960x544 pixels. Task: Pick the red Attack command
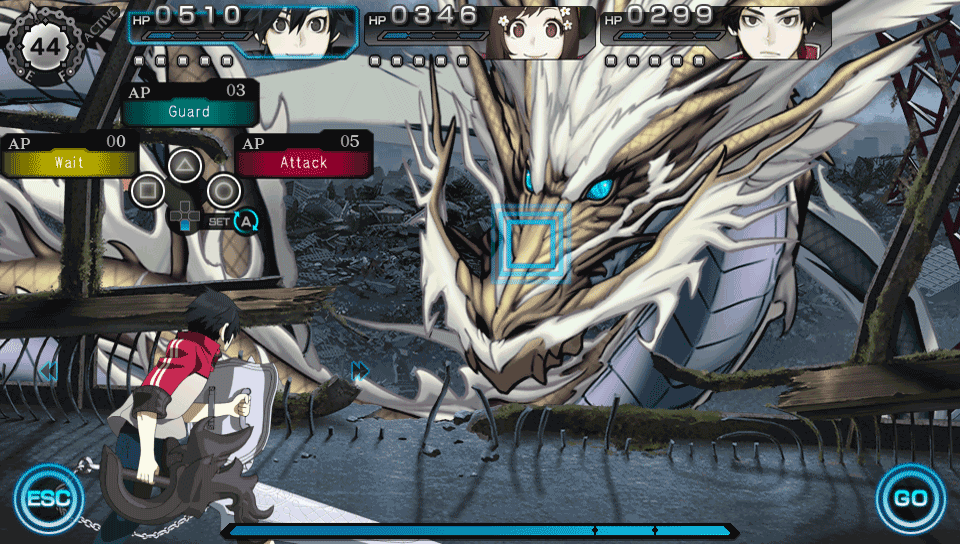pyautogui.click(x=304, y=162)
